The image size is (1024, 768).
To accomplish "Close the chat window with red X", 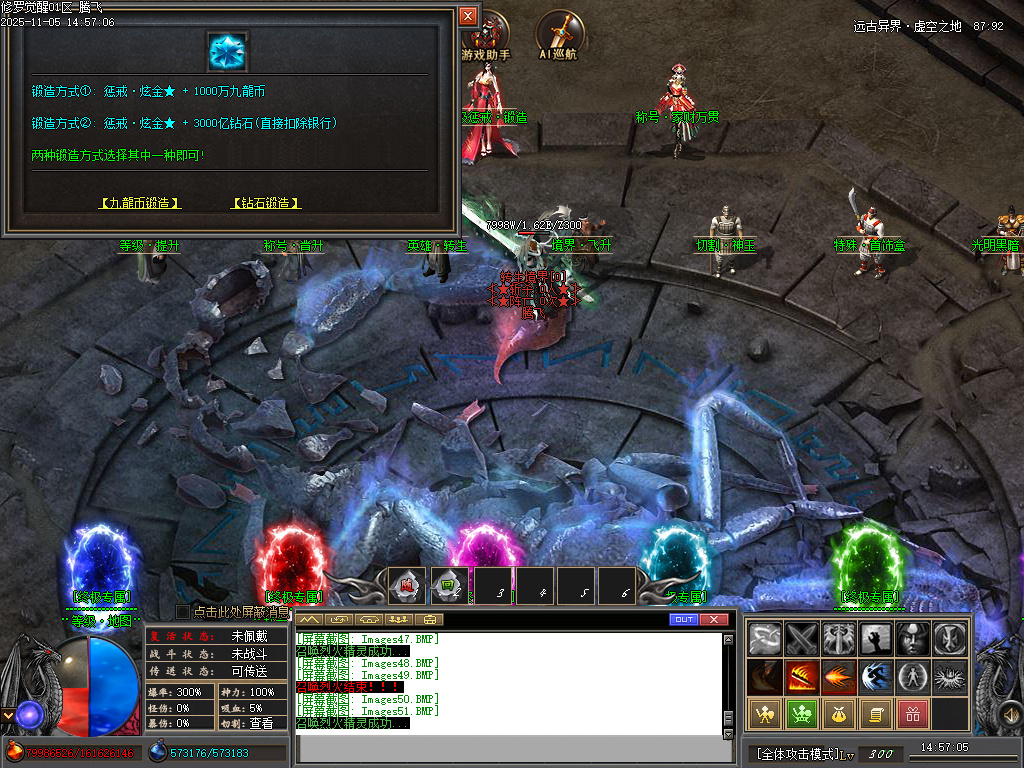I will 713,620.
